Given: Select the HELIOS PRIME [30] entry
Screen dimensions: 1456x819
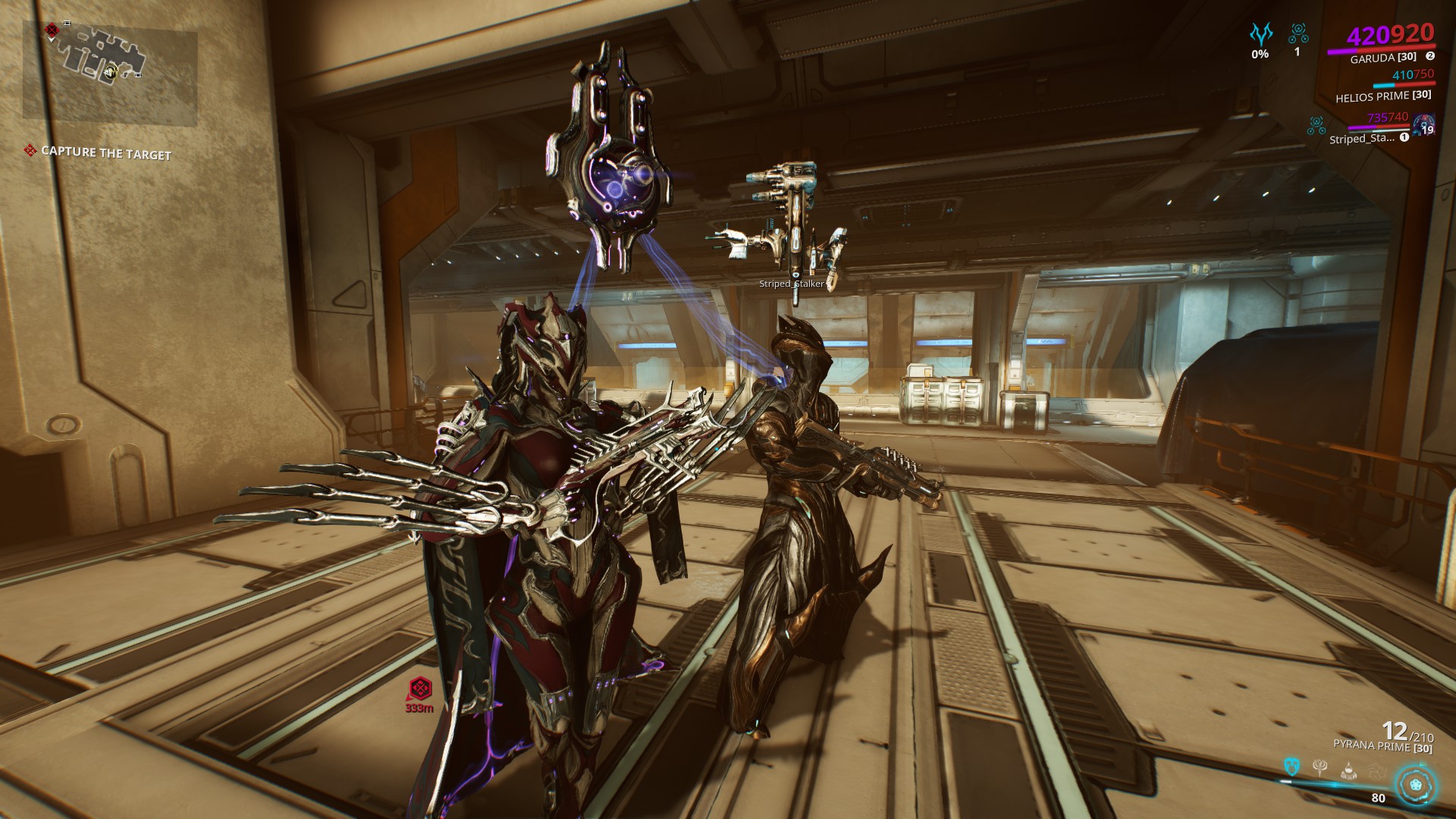Looking at the screenshot, I should 1383,98.
